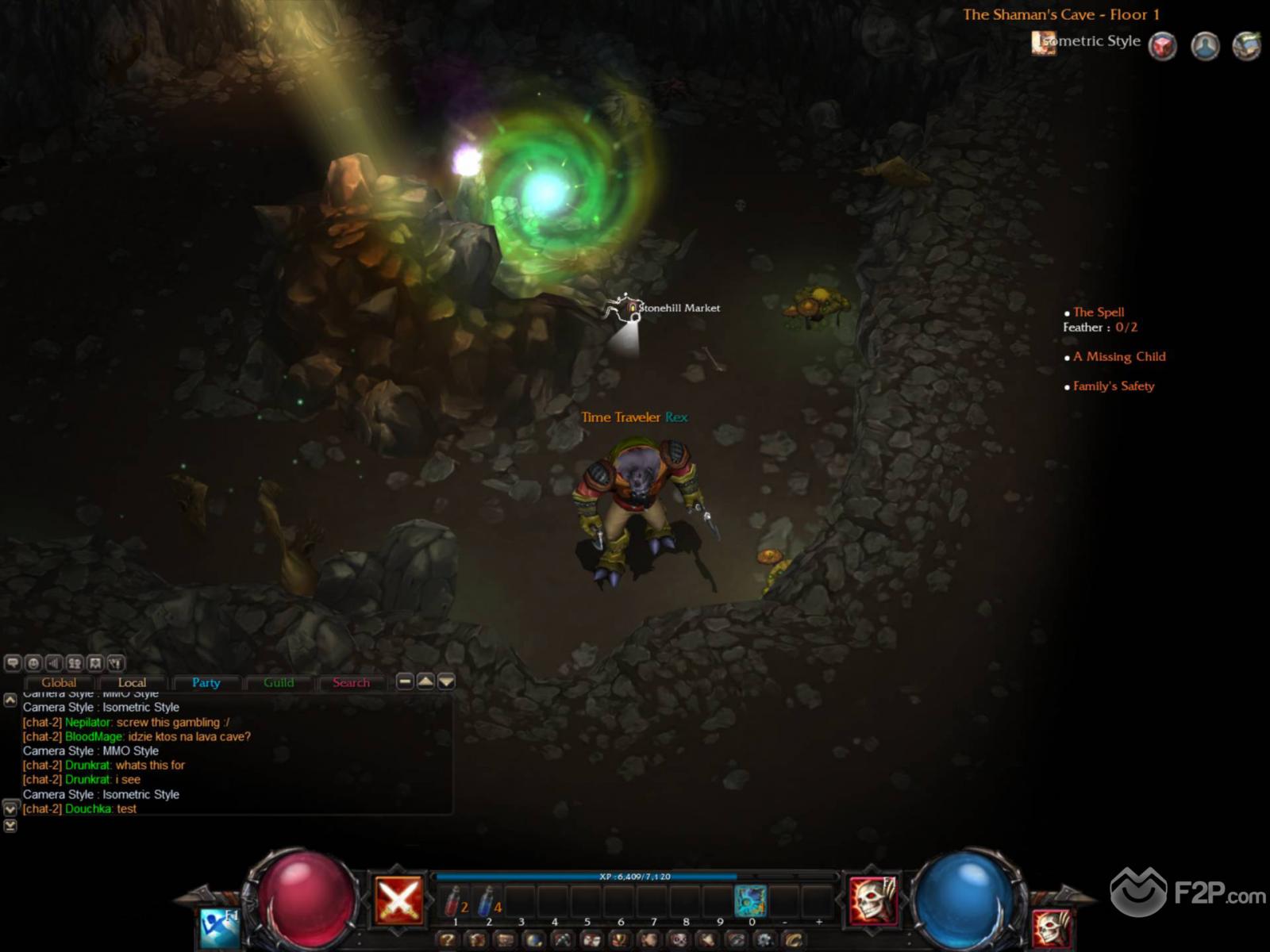Select A Missing Child quest entry
The image size is (1270, 952).
(1119, 356)
